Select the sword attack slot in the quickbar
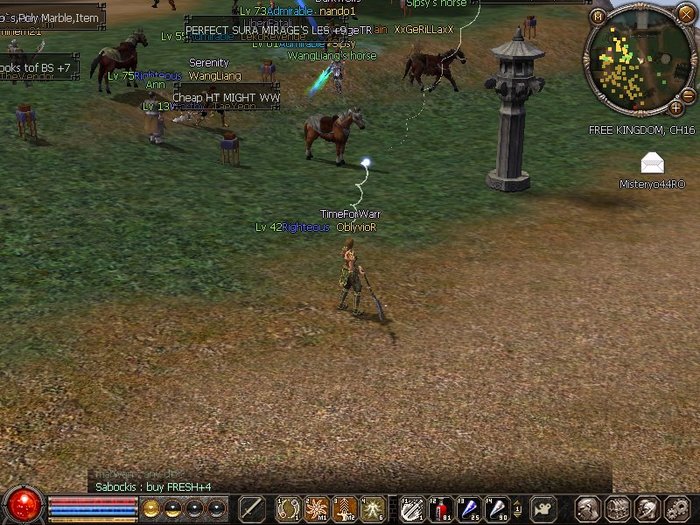The height and width of the screenshot is (525, 700). click(x=251, y=507)
